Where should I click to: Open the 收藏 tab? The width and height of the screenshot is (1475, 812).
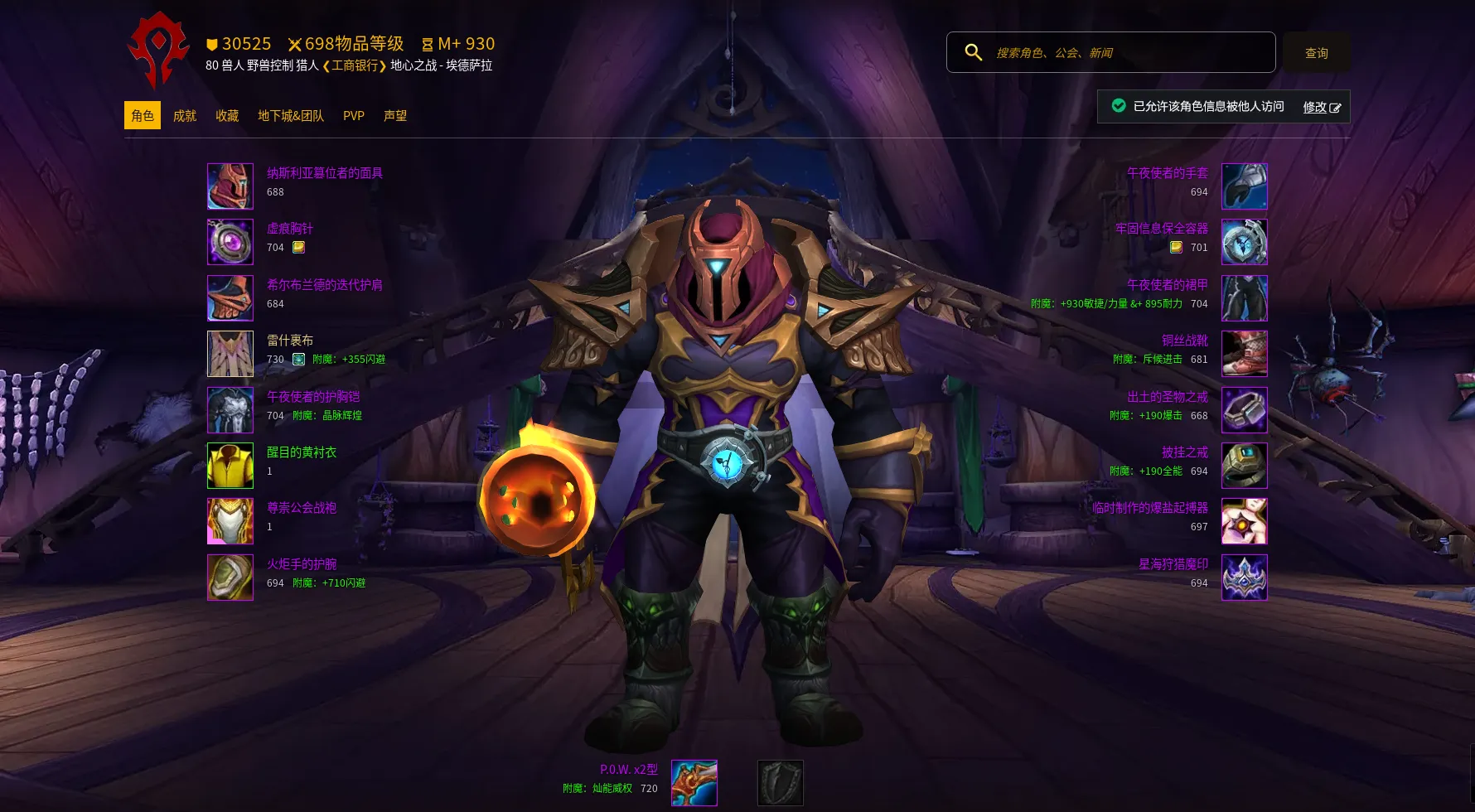pos(227,116)
